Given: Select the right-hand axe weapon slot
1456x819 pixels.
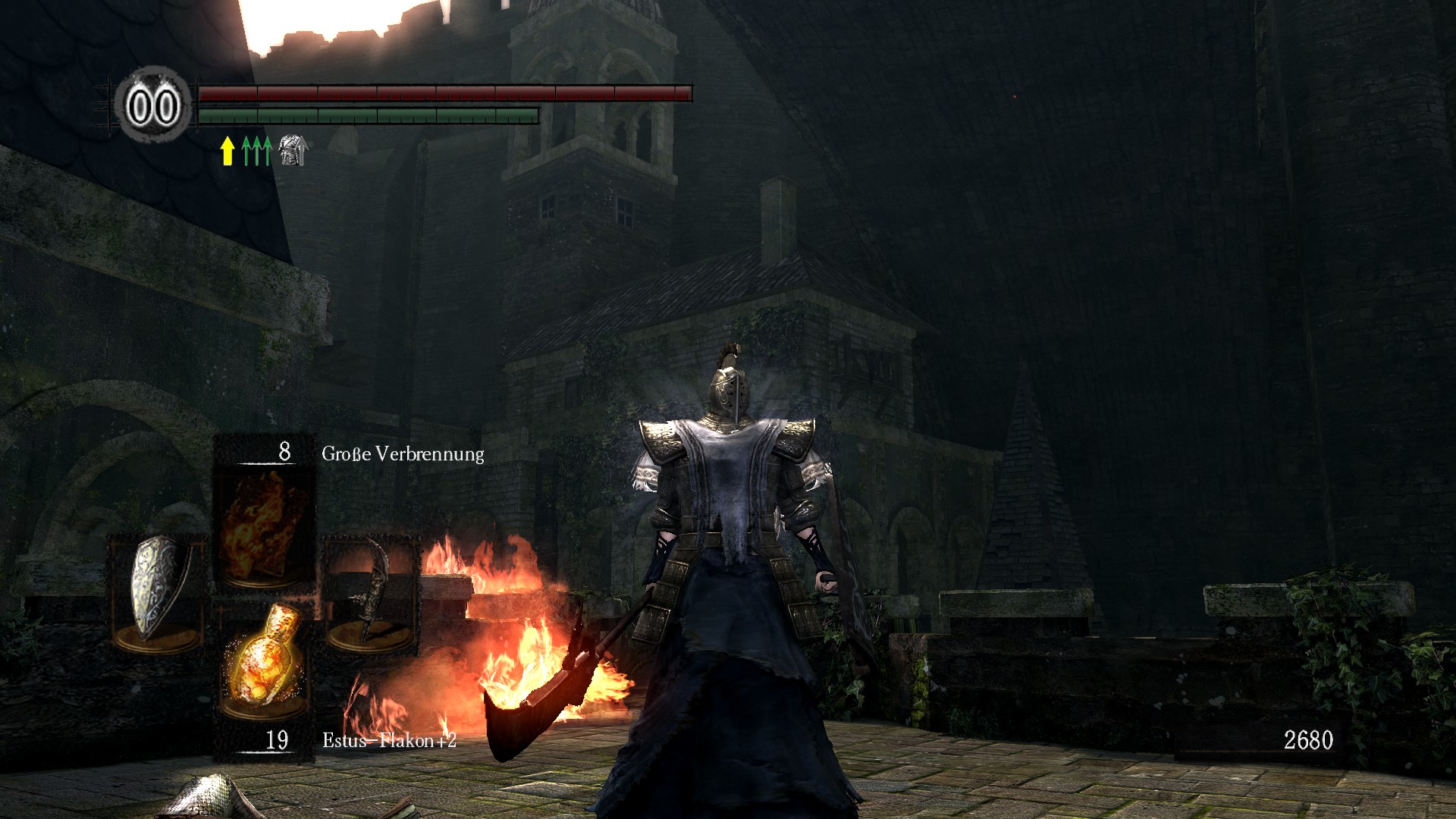Looking at the screenshot, I should [372, 593].
